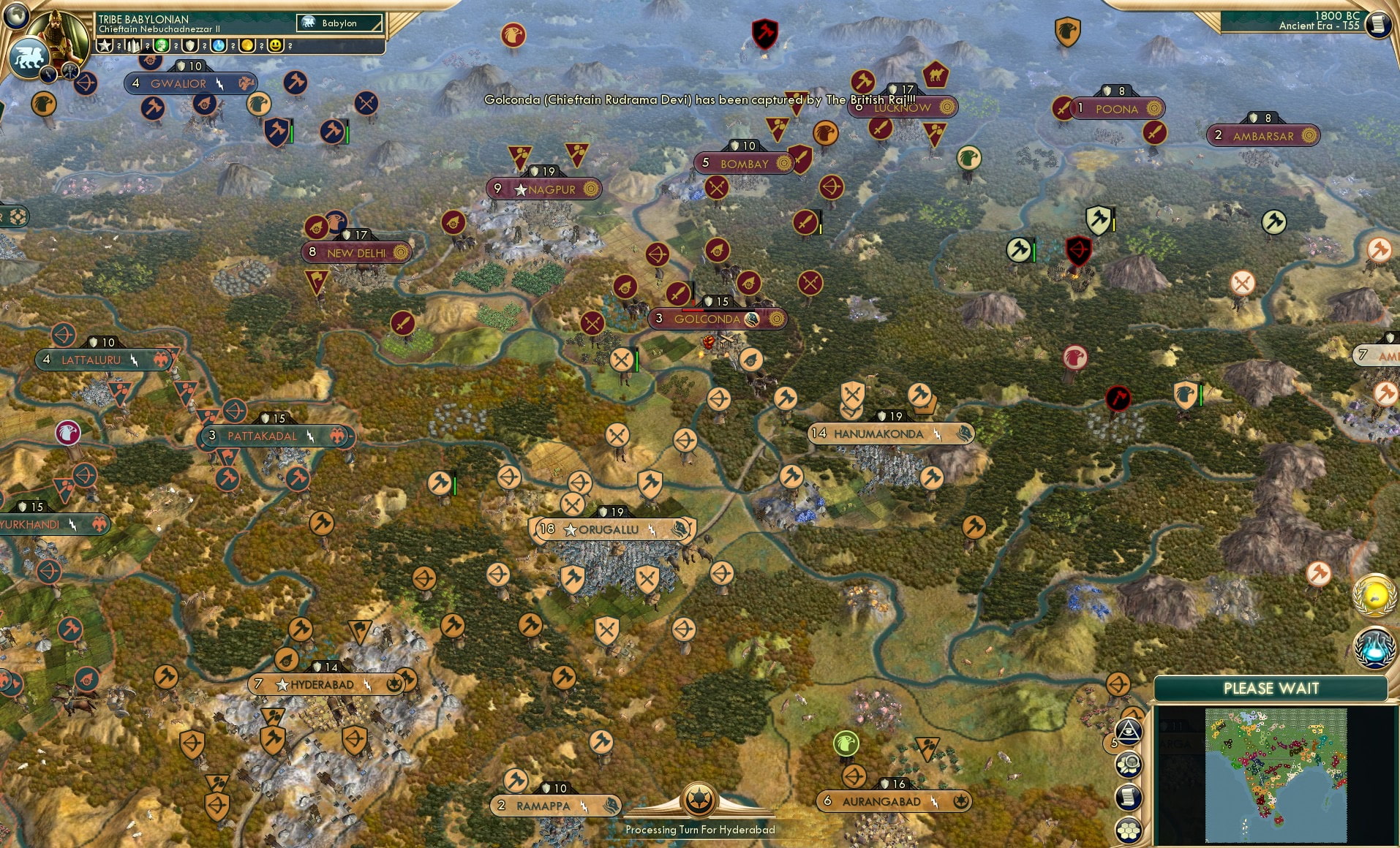The width and height of the screenshot is (1400, 848).
Task: Open the blue Technology flask icon near minimap
Action: (x=1374, y=648)
